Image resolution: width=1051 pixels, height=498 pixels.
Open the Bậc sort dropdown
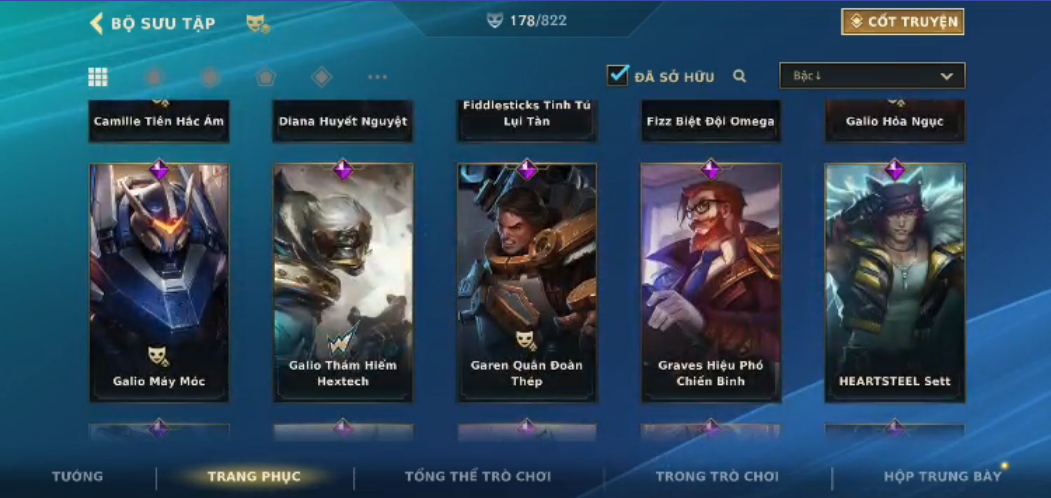coord(872,76)
